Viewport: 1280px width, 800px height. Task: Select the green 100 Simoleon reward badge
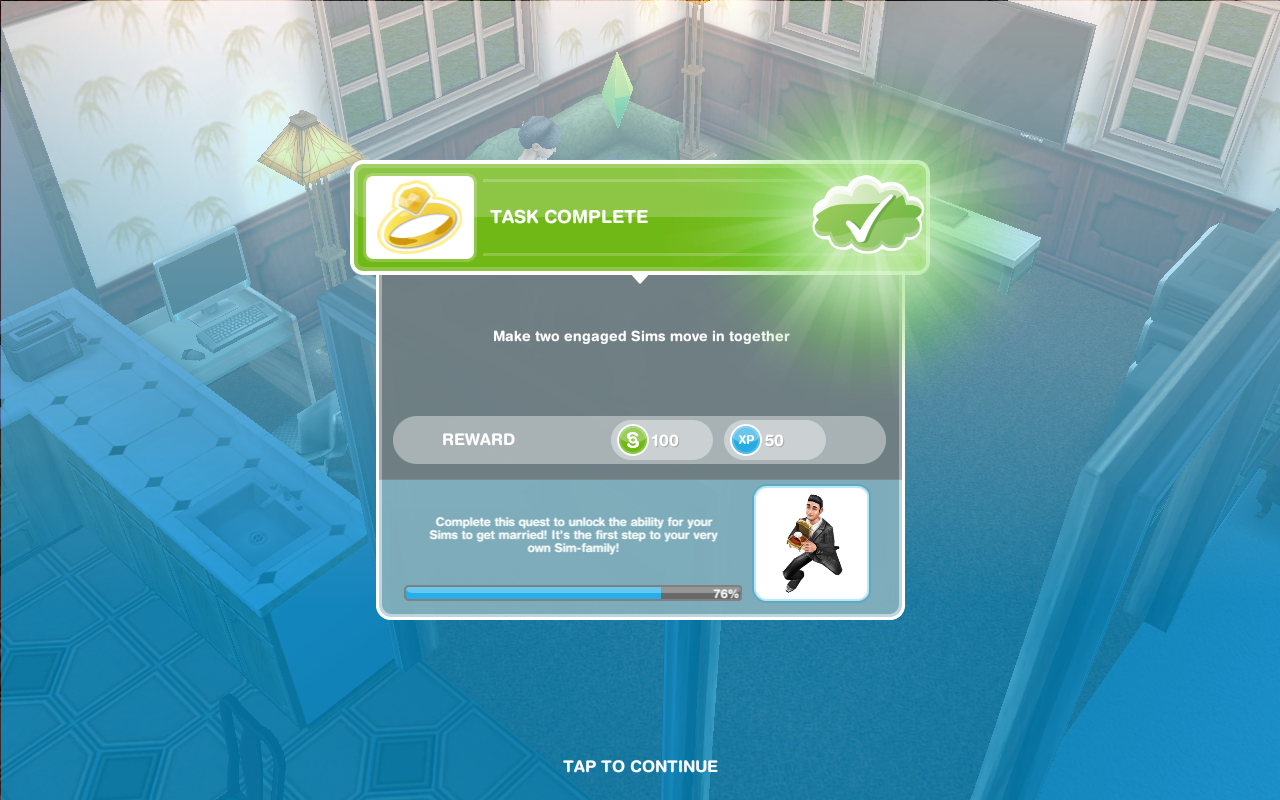coord(660,439)
